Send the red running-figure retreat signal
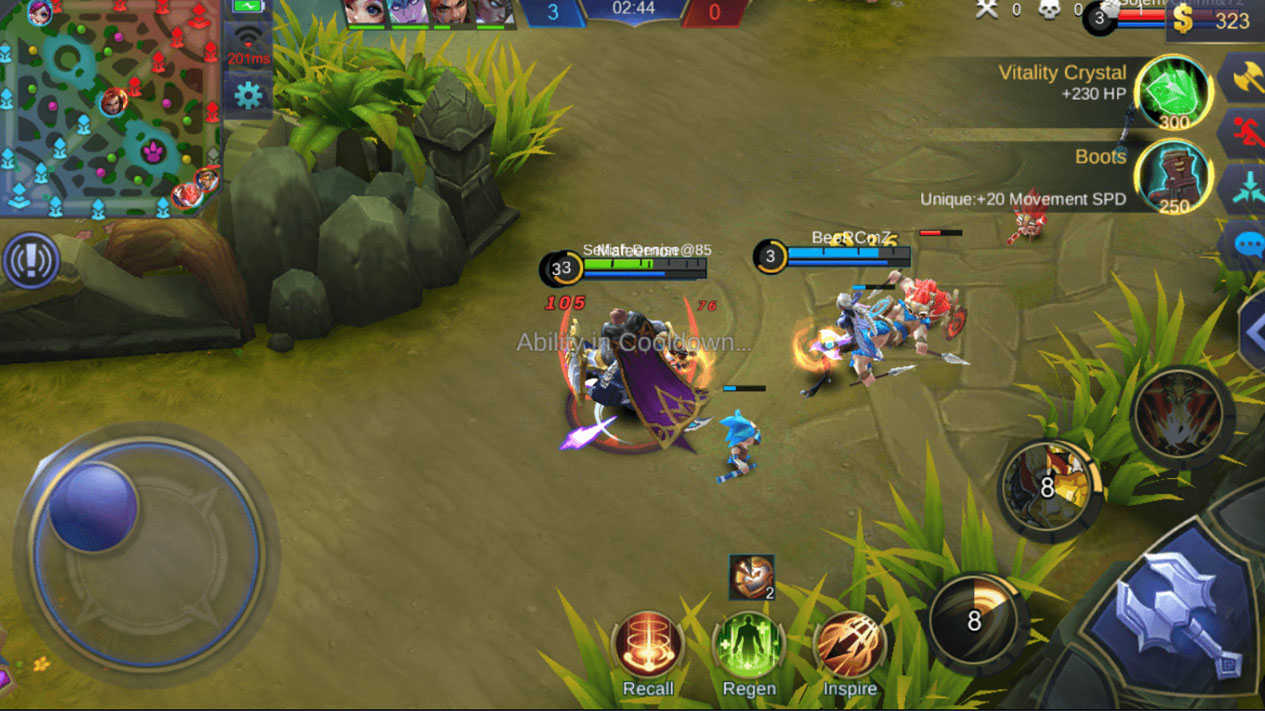 (x=1246, y=133)
